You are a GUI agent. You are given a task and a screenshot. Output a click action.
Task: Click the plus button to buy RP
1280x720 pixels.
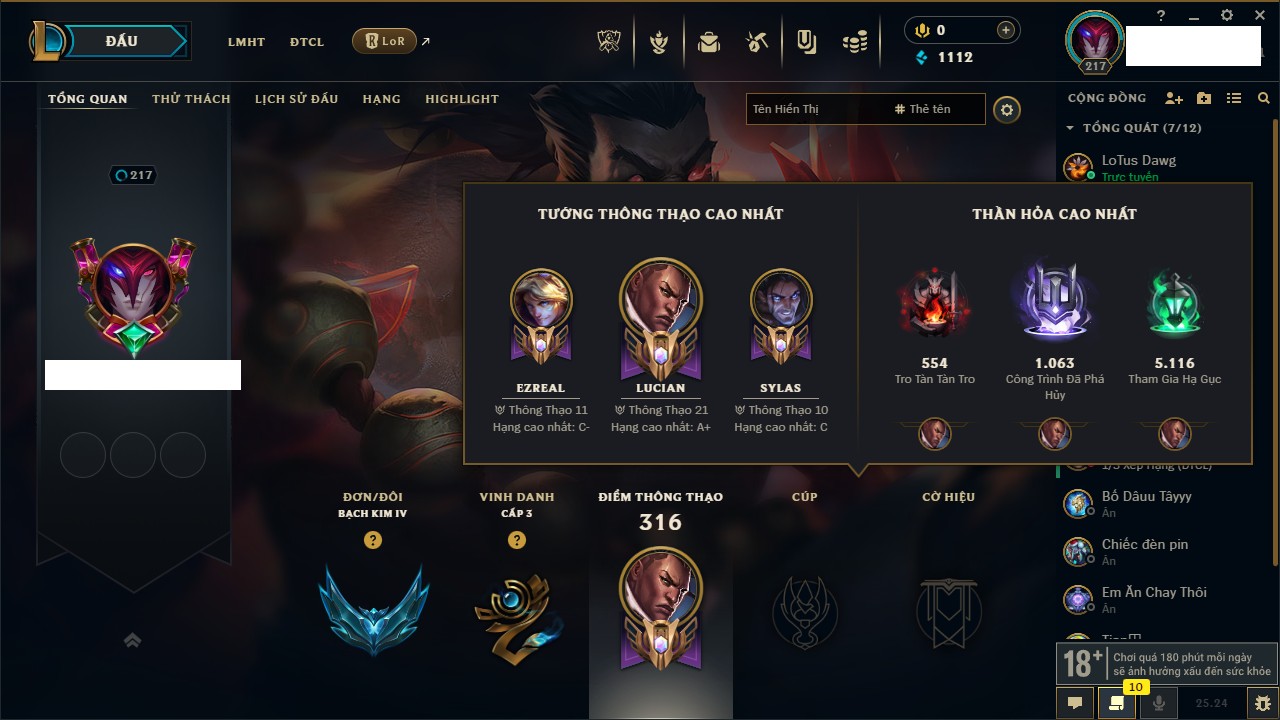[1006, 30]
